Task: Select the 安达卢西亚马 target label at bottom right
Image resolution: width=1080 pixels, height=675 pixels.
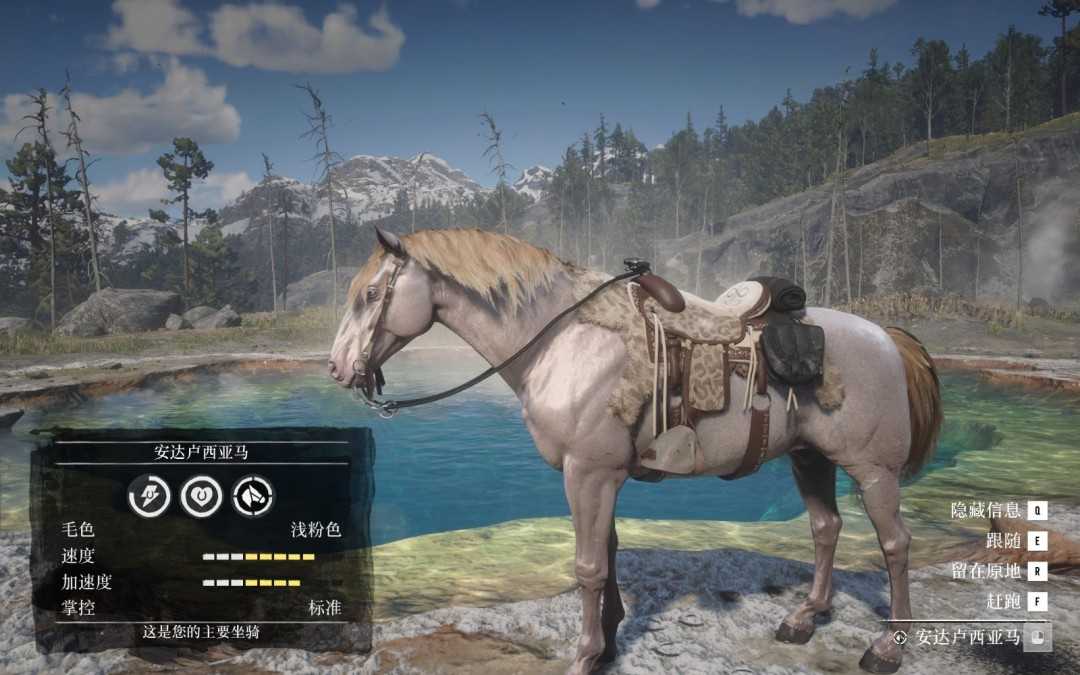Action: (x=967, y=637)
